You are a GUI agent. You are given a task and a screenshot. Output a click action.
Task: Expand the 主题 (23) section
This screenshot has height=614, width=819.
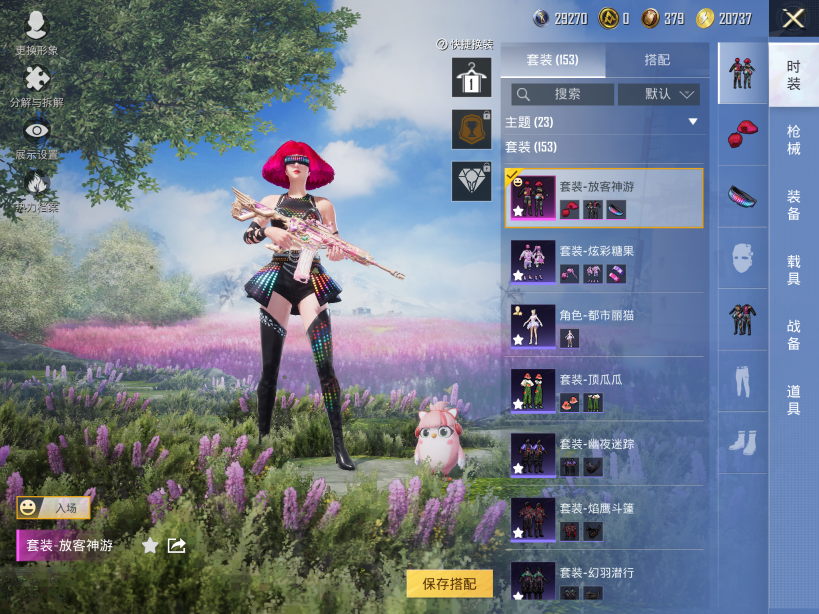(x=692, y=122)
